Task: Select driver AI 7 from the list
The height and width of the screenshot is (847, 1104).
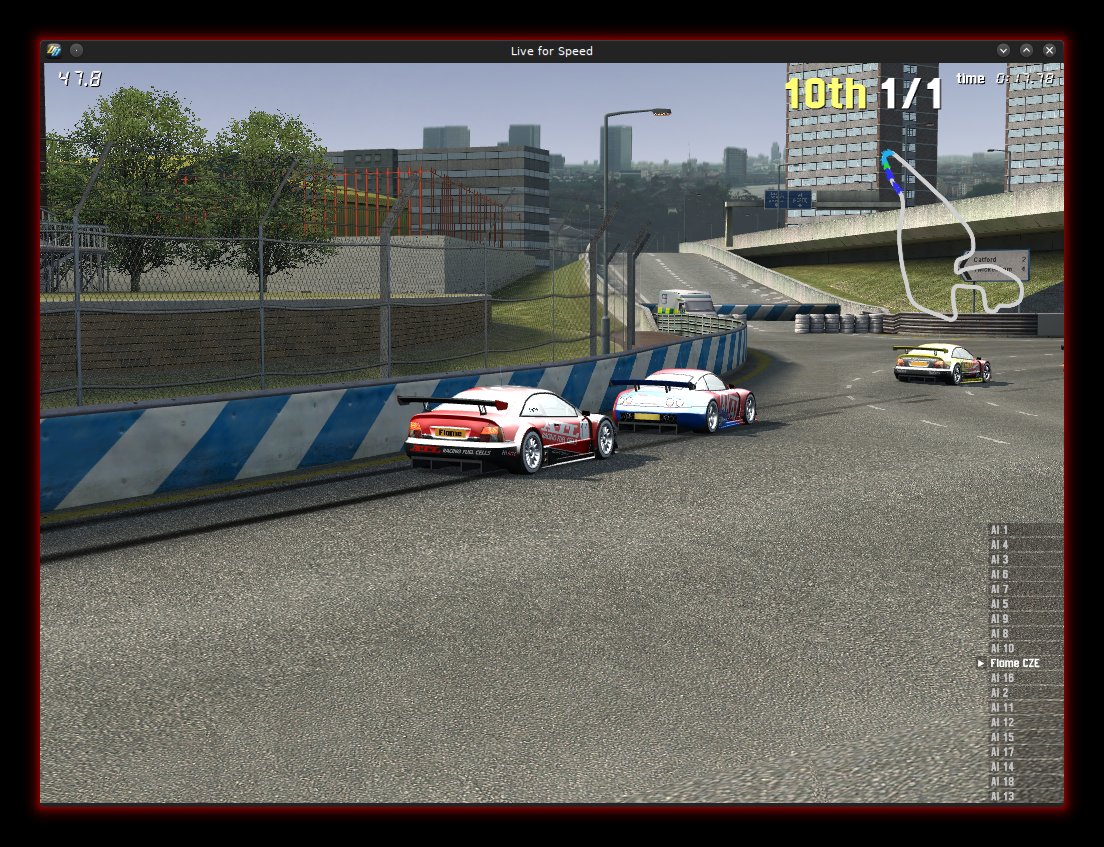Action: (x=1000, y=589)
